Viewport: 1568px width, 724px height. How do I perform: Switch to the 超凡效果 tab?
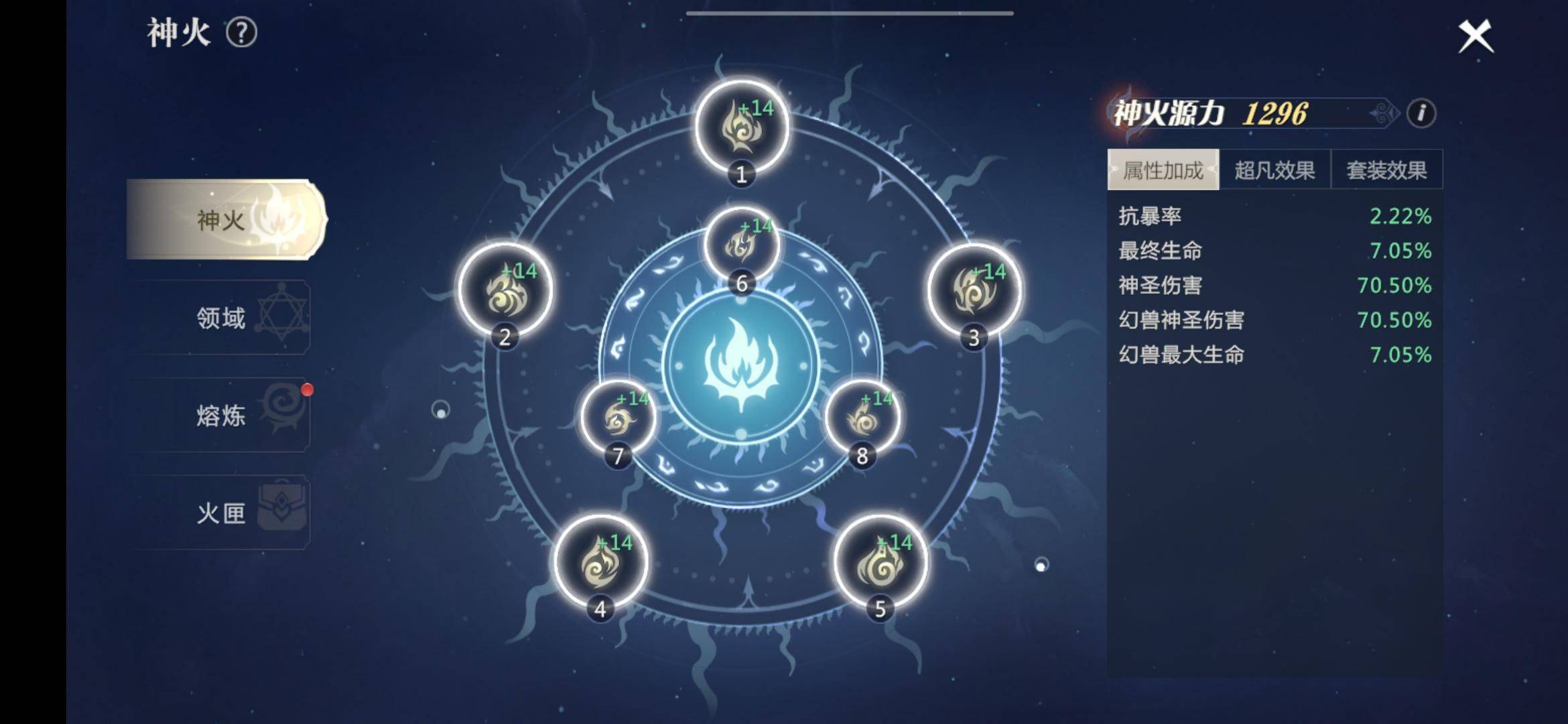coord(1275,170)
